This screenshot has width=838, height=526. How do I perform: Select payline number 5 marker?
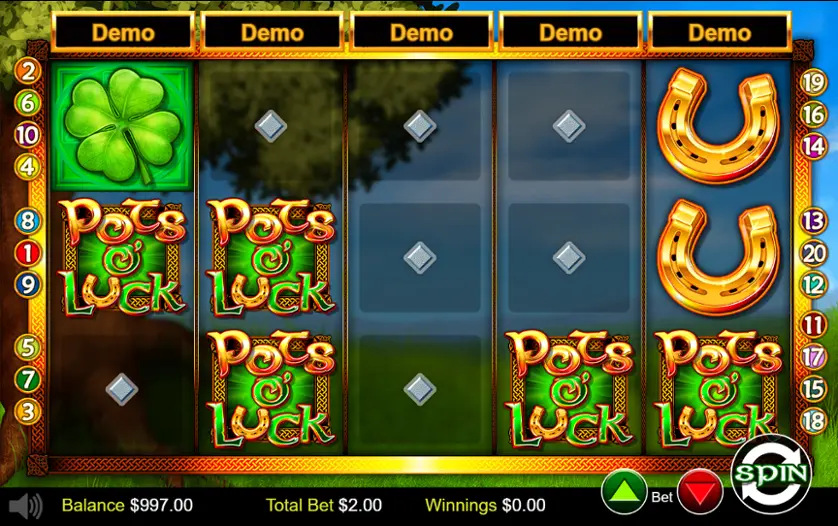[x=28, y=348]
